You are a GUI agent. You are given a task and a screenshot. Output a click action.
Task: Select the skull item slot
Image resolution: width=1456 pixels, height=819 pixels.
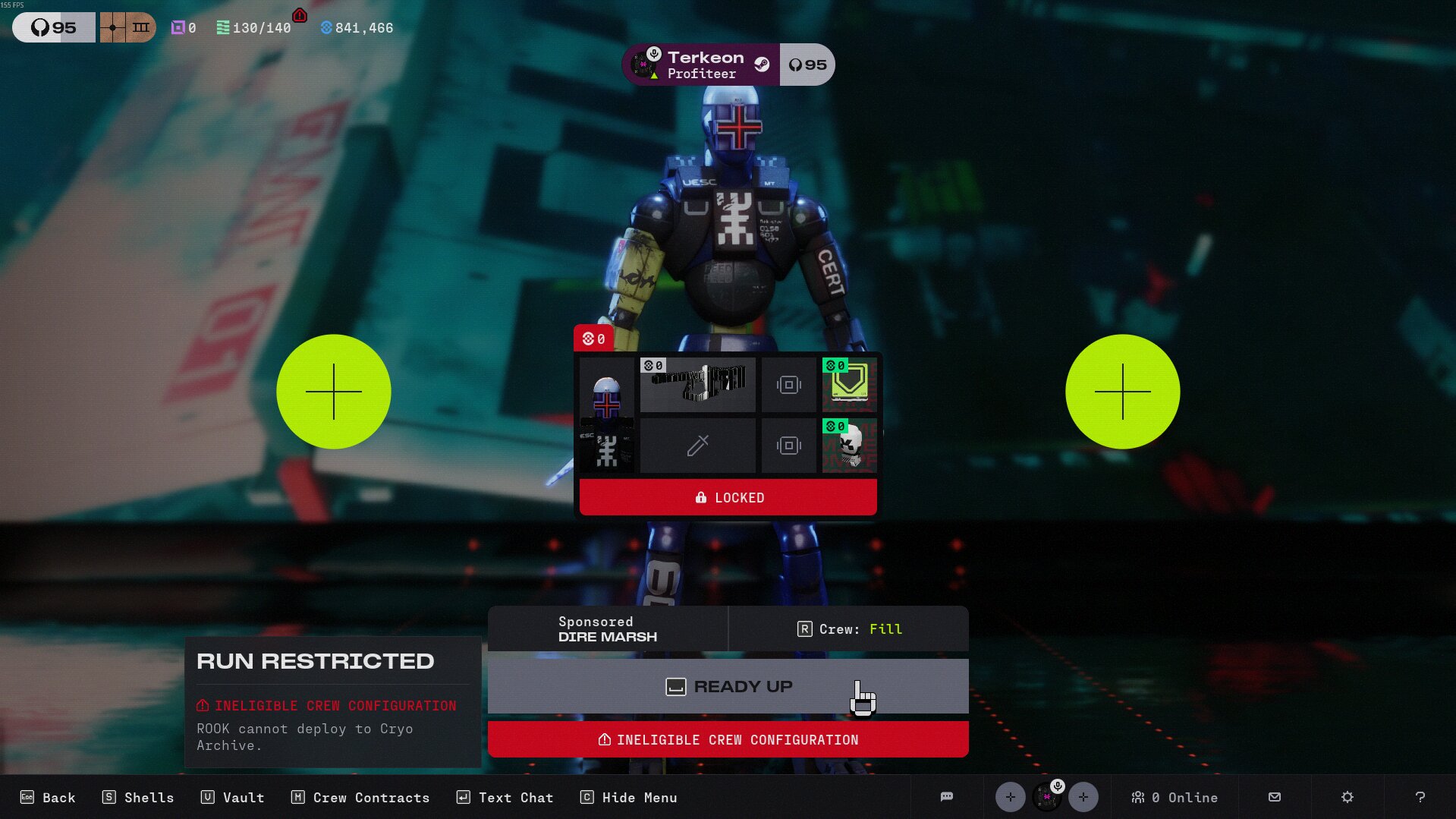[x=849, y=446]
